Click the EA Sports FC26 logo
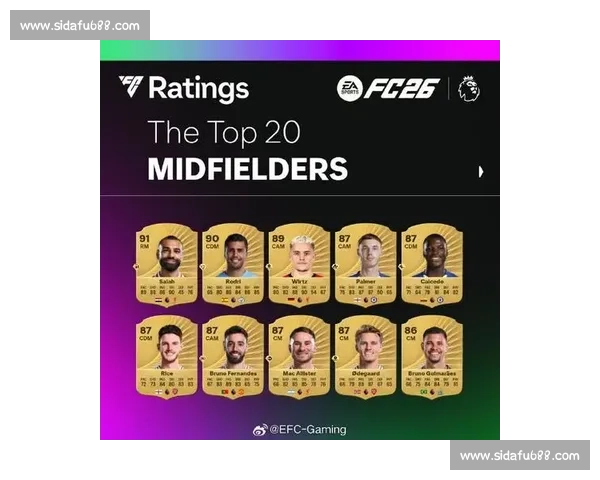 [388, 88]
